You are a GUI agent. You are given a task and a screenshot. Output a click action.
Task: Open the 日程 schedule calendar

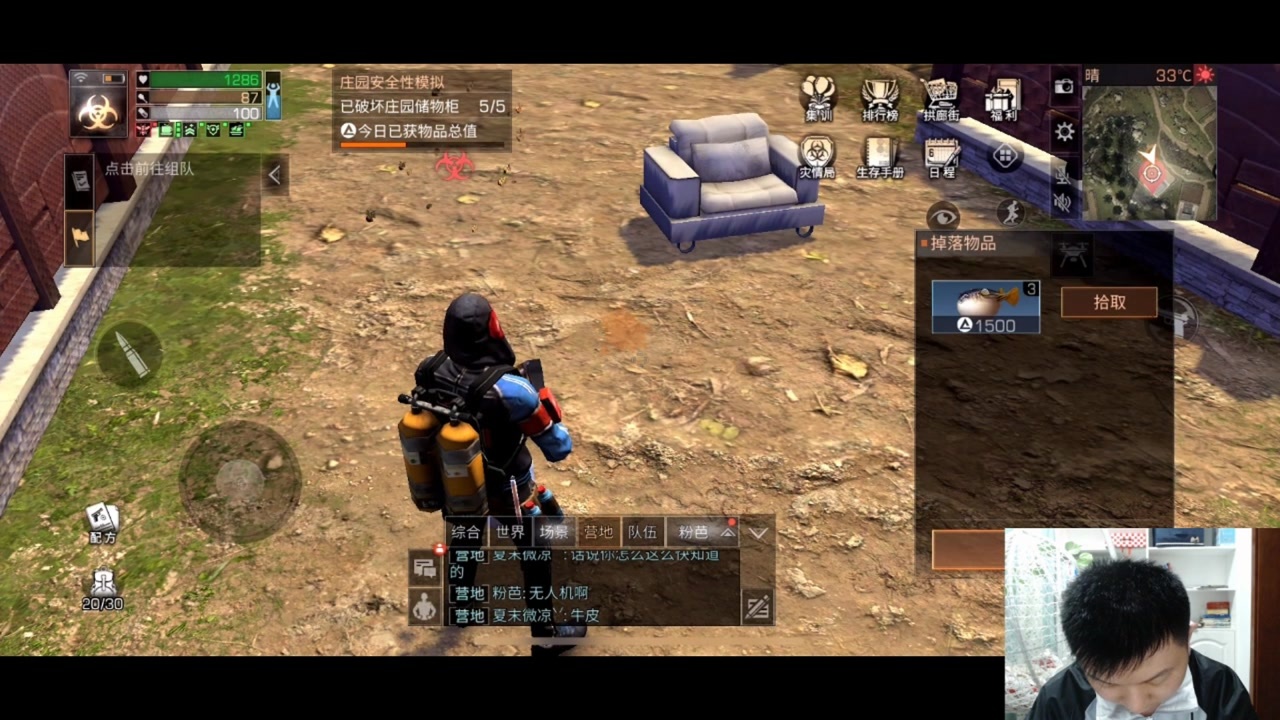pyautogui.click(x=941, y=157)
